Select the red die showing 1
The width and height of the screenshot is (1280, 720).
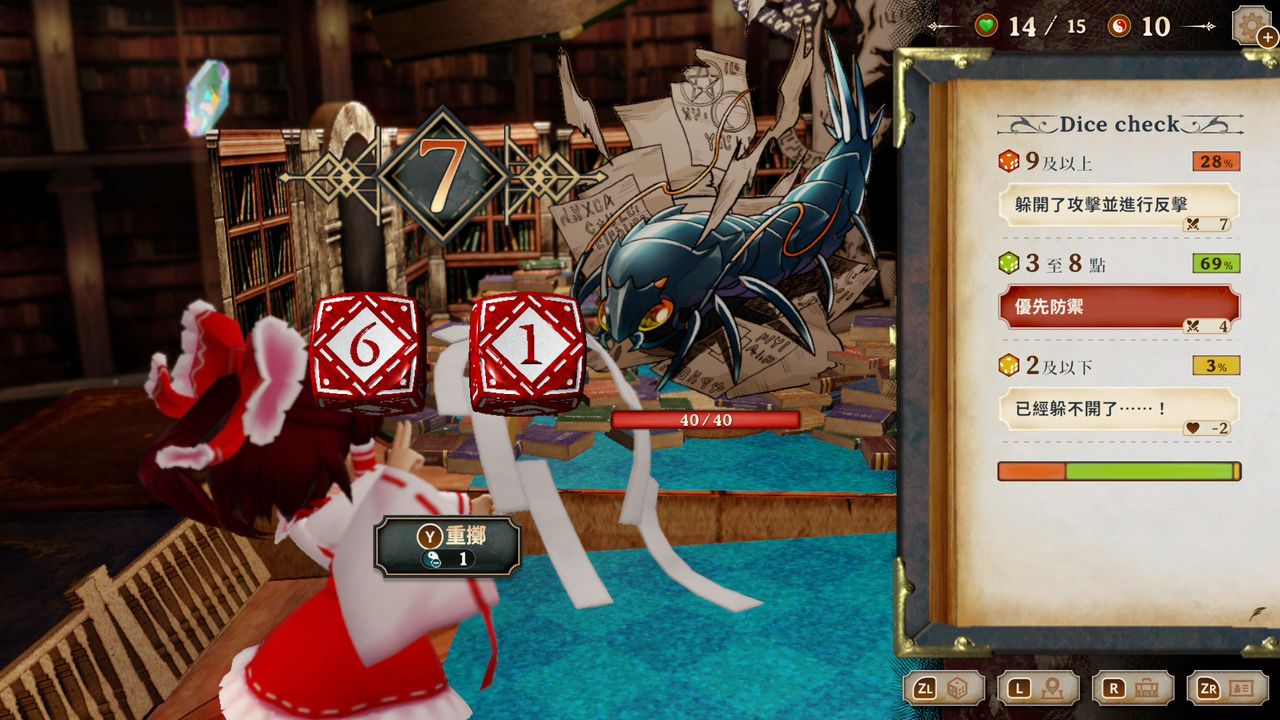point(527,351)
